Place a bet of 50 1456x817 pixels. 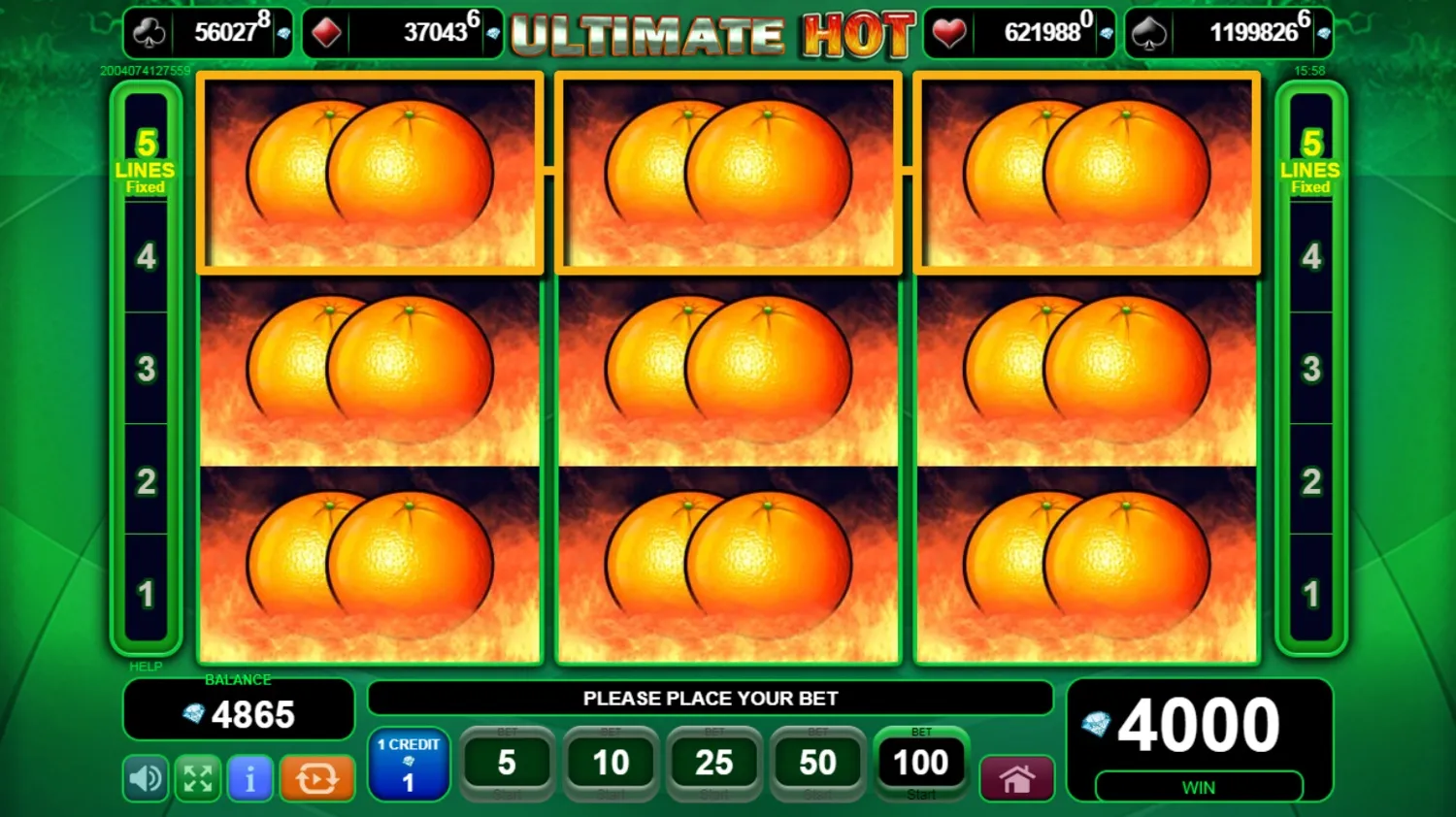(x=817, y=764)
